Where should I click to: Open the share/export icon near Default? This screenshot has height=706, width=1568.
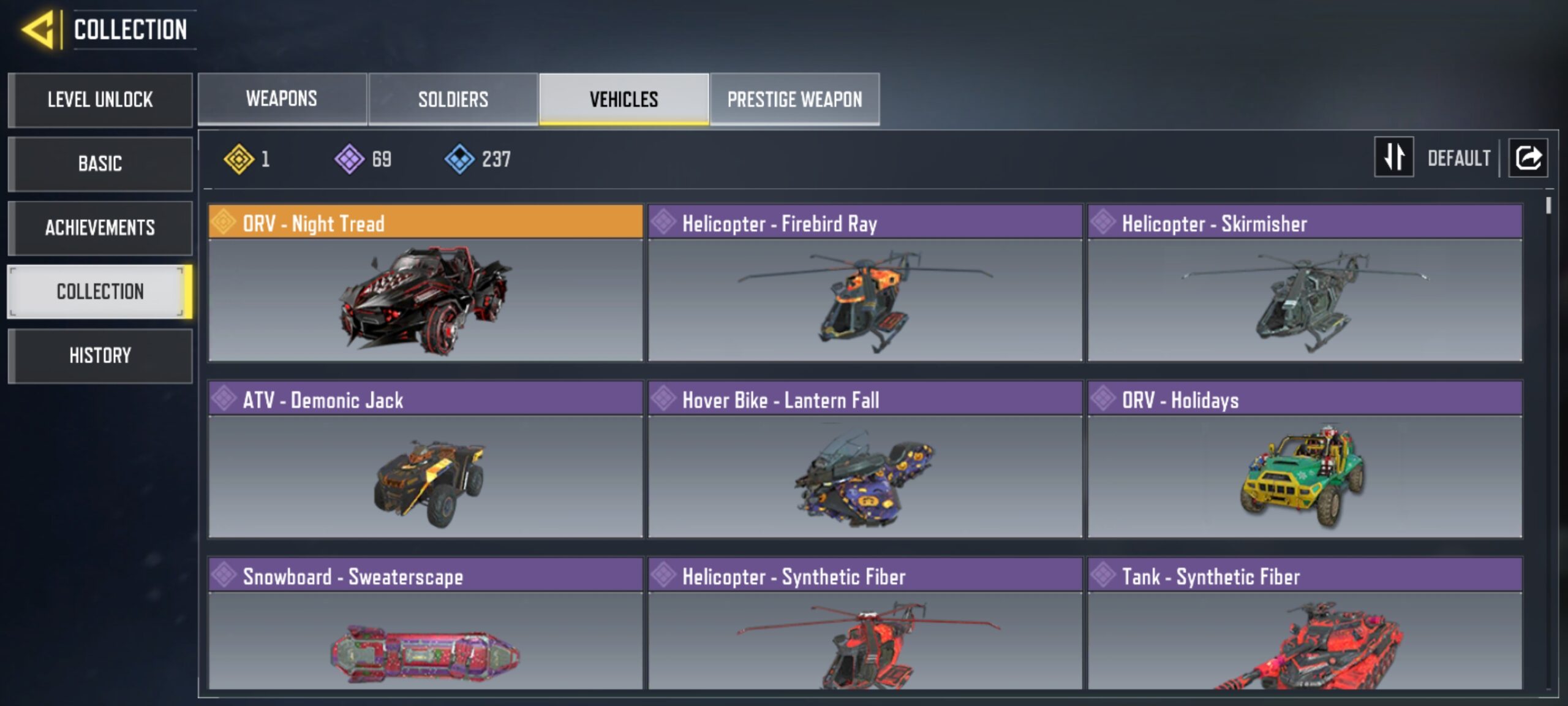click(x=1528, y=158)
